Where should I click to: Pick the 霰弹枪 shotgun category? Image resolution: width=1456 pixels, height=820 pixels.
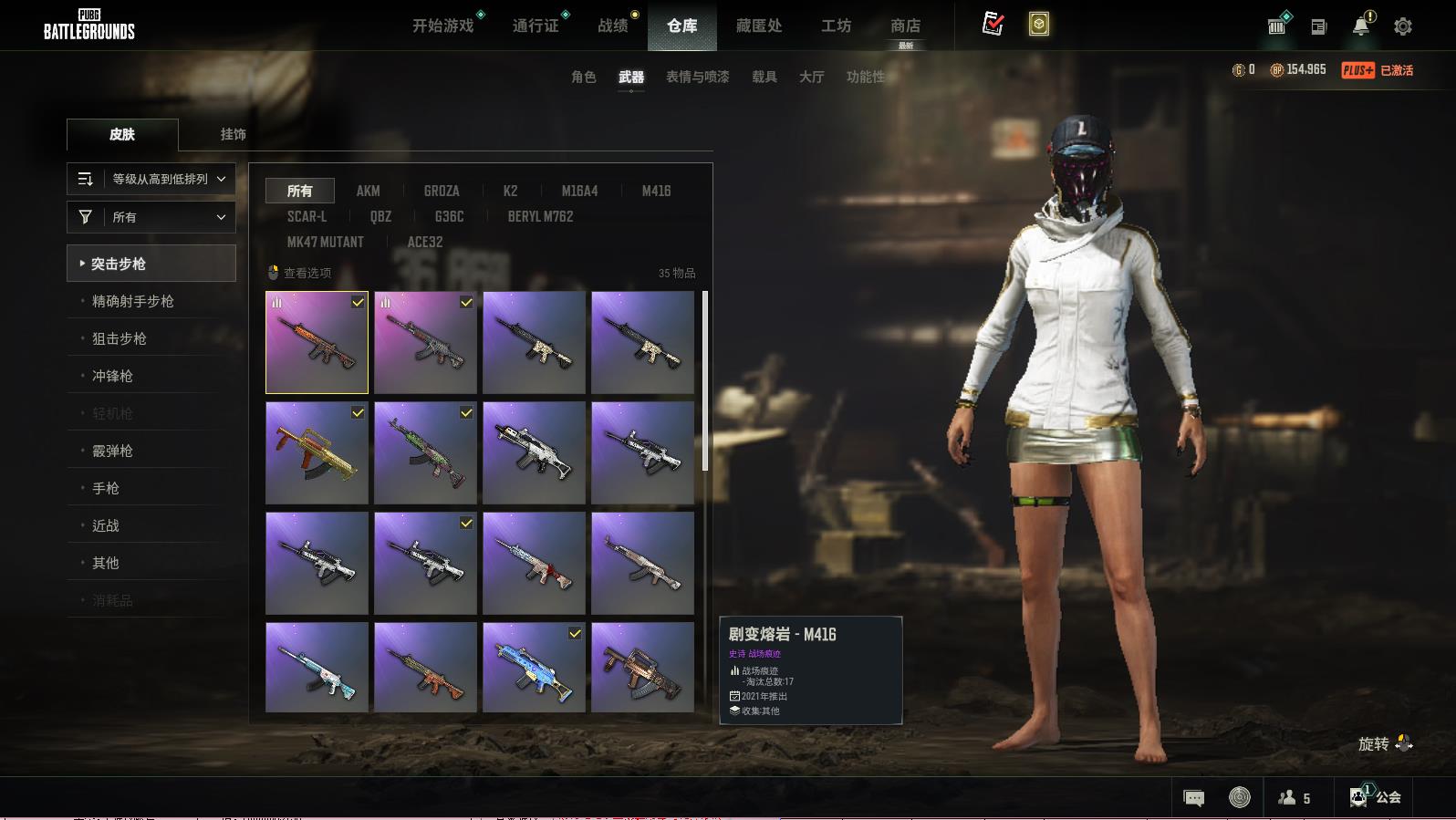click(x=113, y=451)
